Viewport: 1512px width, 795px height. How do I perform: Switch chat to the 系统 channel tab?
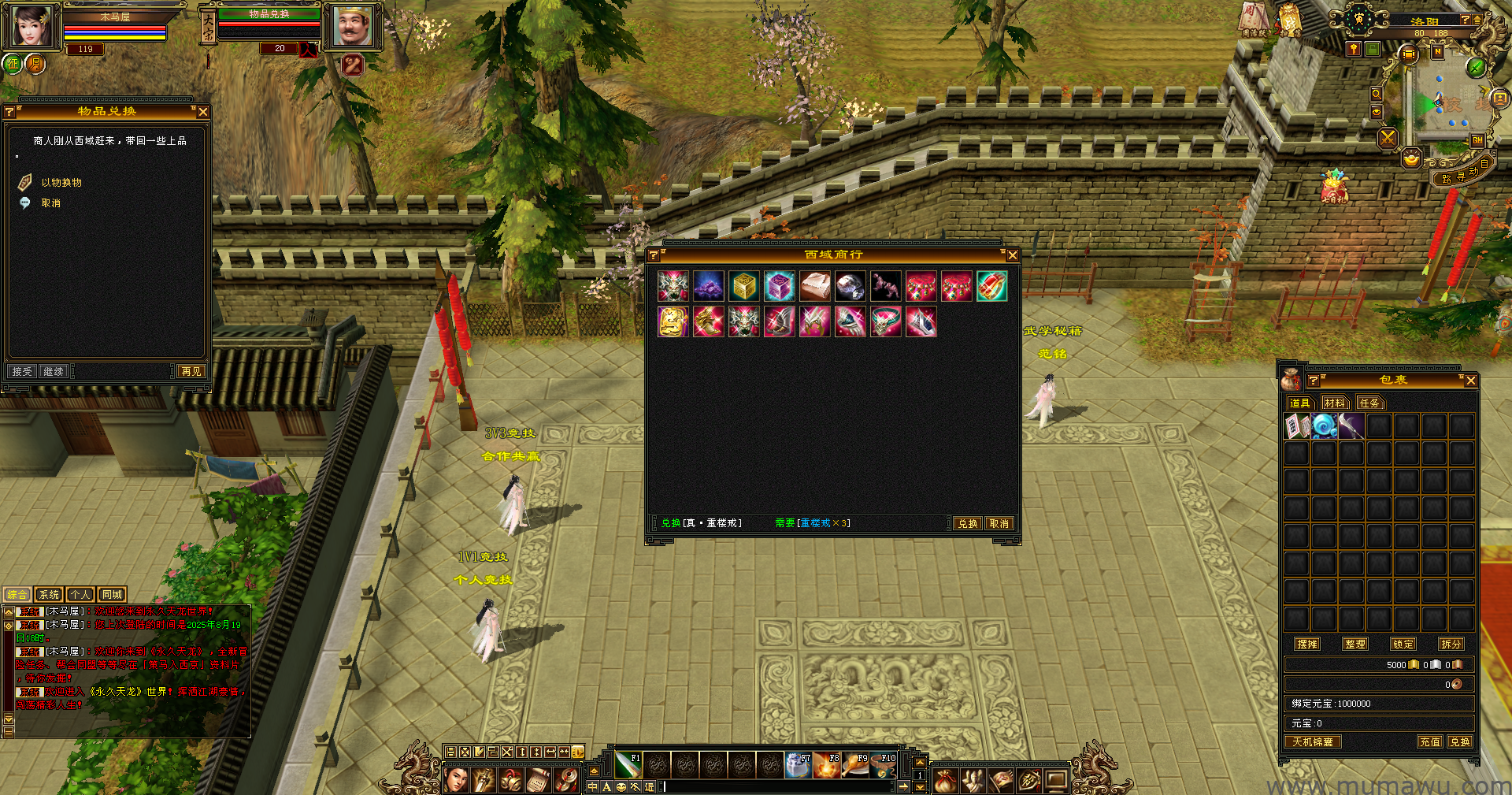49,595
